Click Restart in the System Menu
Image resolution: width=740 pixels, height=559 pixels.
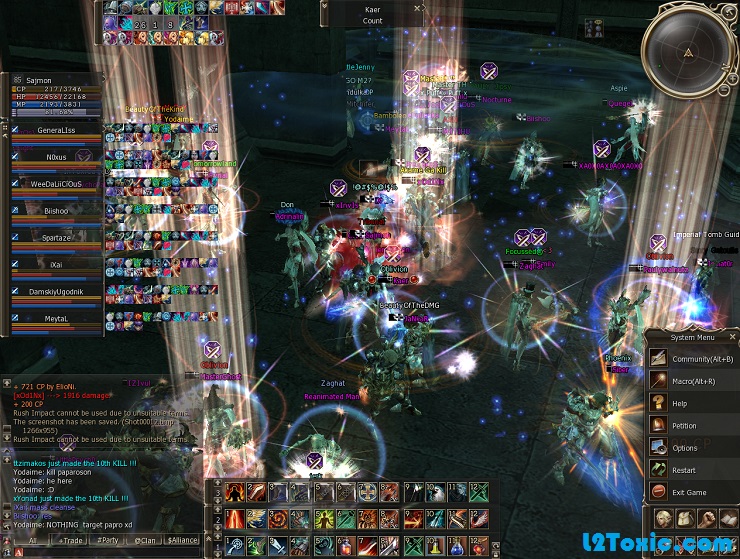pos(684,470)
